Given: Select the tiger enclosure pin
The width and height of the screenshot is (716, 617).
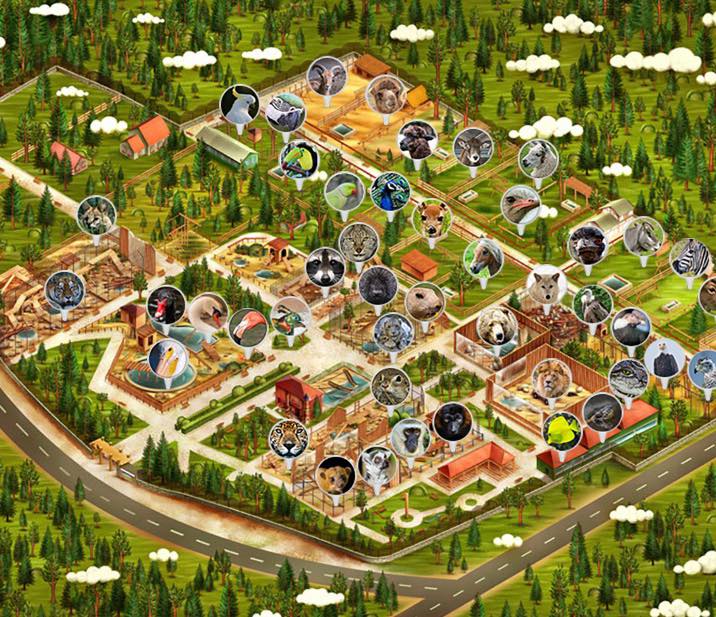Looking at the screenshot, I should pos(64,290).
